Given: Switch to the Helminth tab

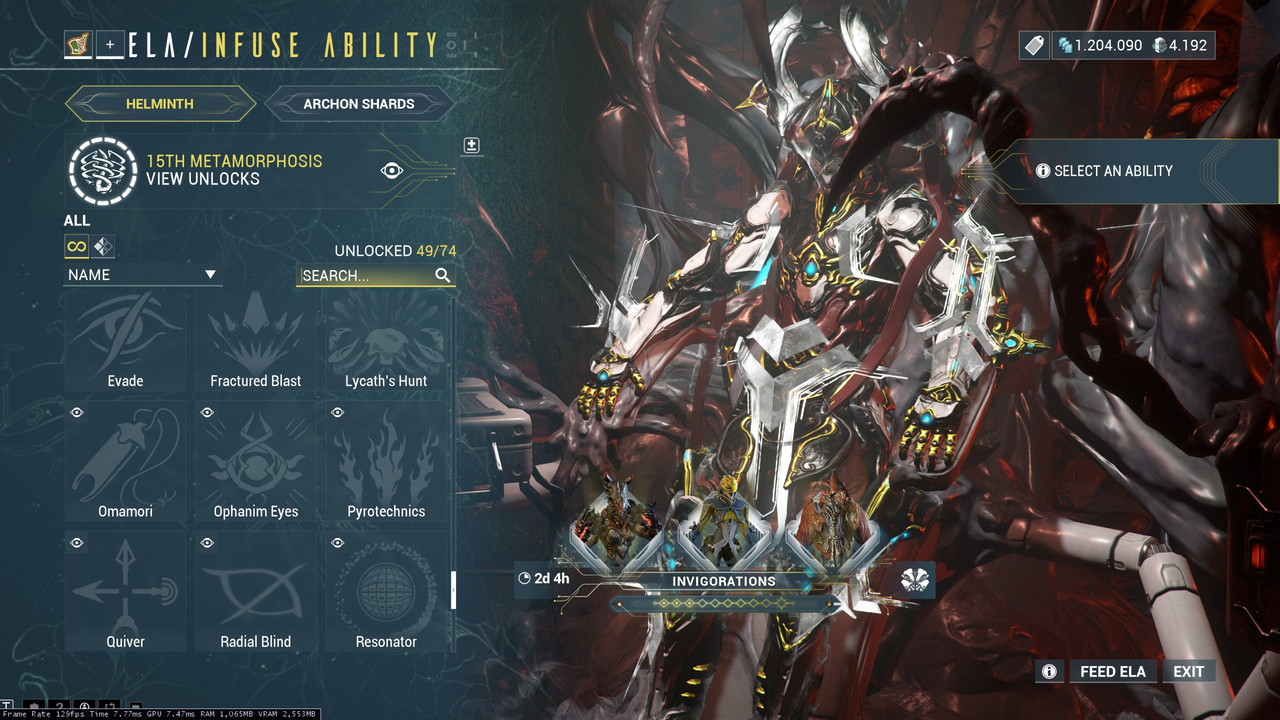Looking at the screenshot, I should click(x=160, y=103).
